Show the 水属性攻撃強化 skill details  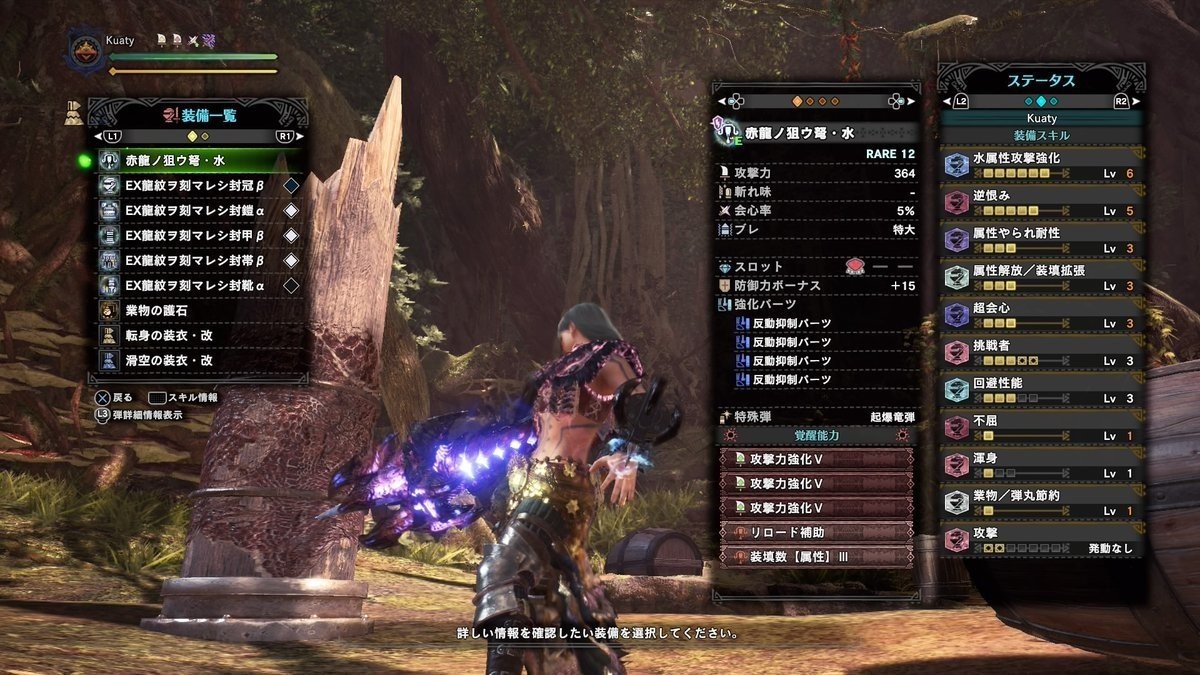[1041, 165]
